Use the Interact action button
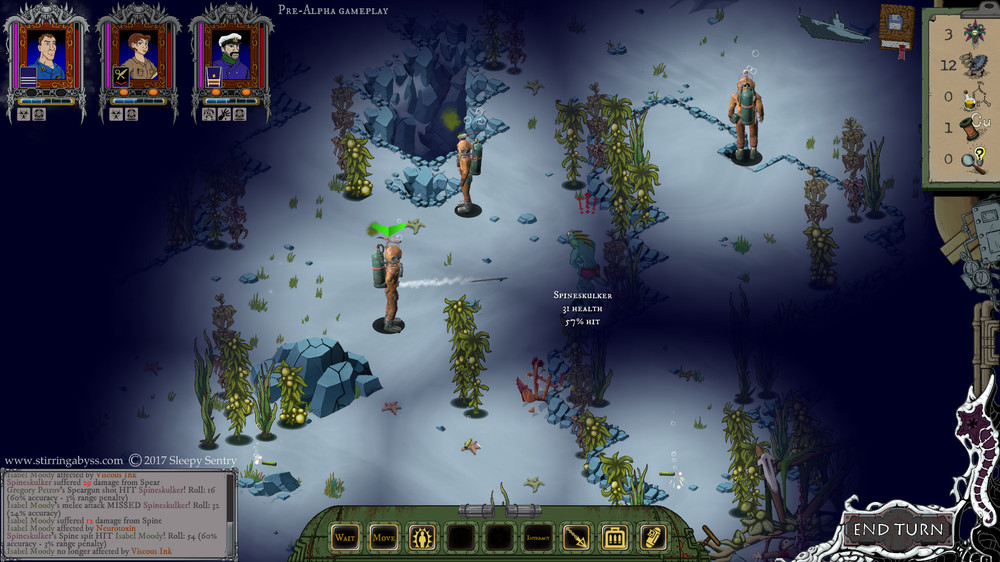This screenshot has height=562, width=1000. pyautogui.click(x=537, y=538)
